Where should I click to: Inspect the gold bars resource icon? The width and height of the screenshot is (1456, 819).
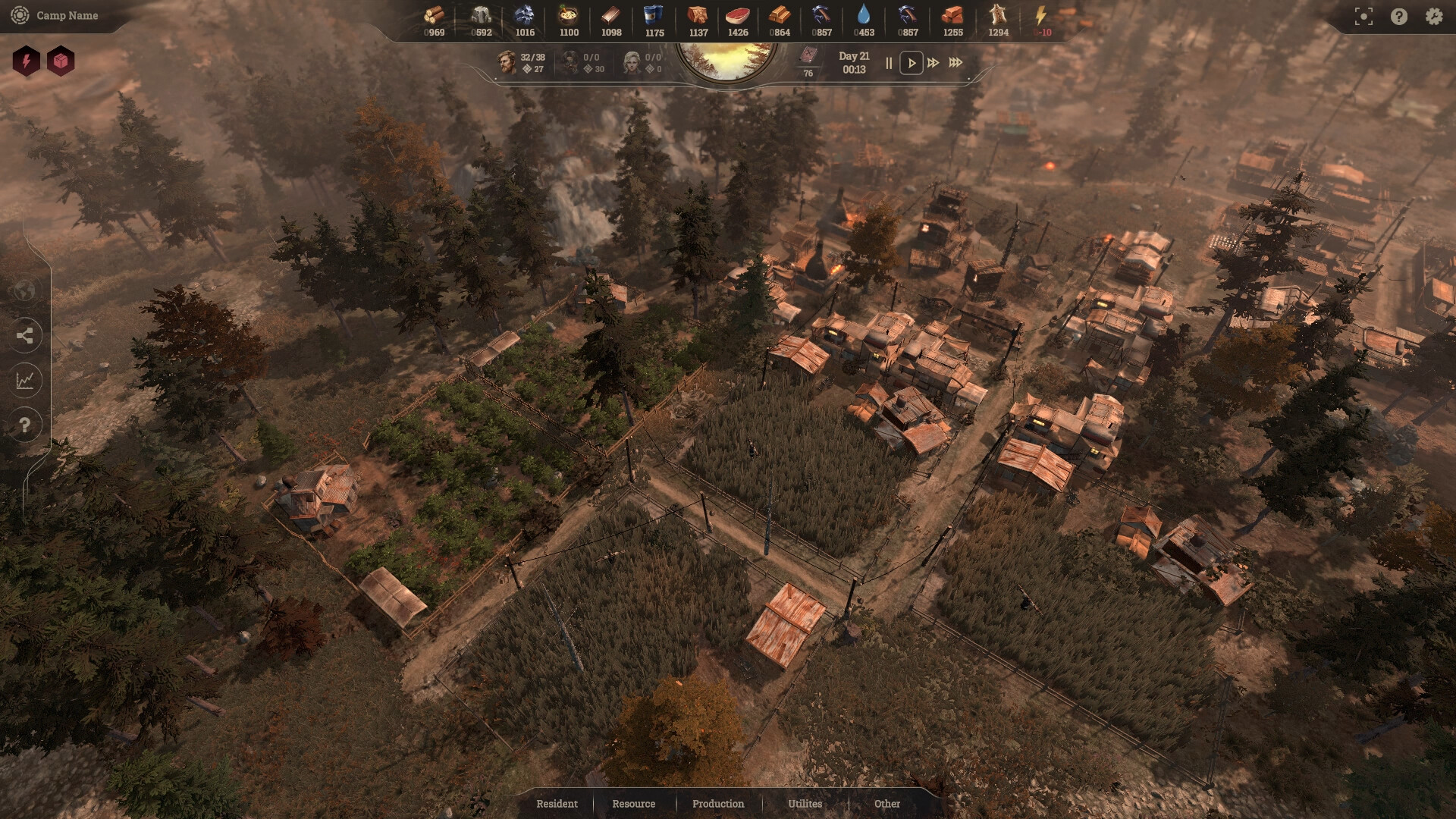tap(780, 14)
